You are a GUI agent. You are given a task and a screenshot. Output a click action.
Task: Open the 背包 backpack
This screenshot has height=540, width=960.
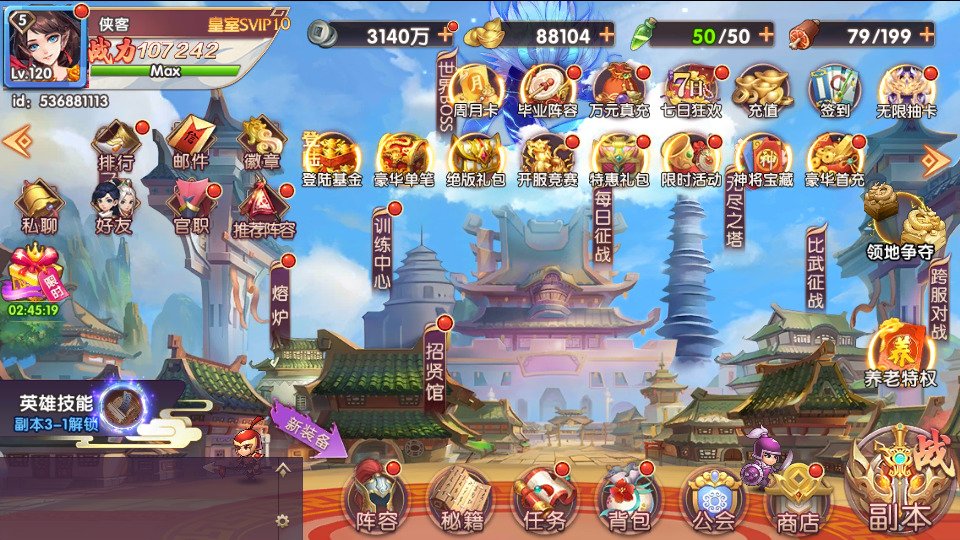click(628, 498)
